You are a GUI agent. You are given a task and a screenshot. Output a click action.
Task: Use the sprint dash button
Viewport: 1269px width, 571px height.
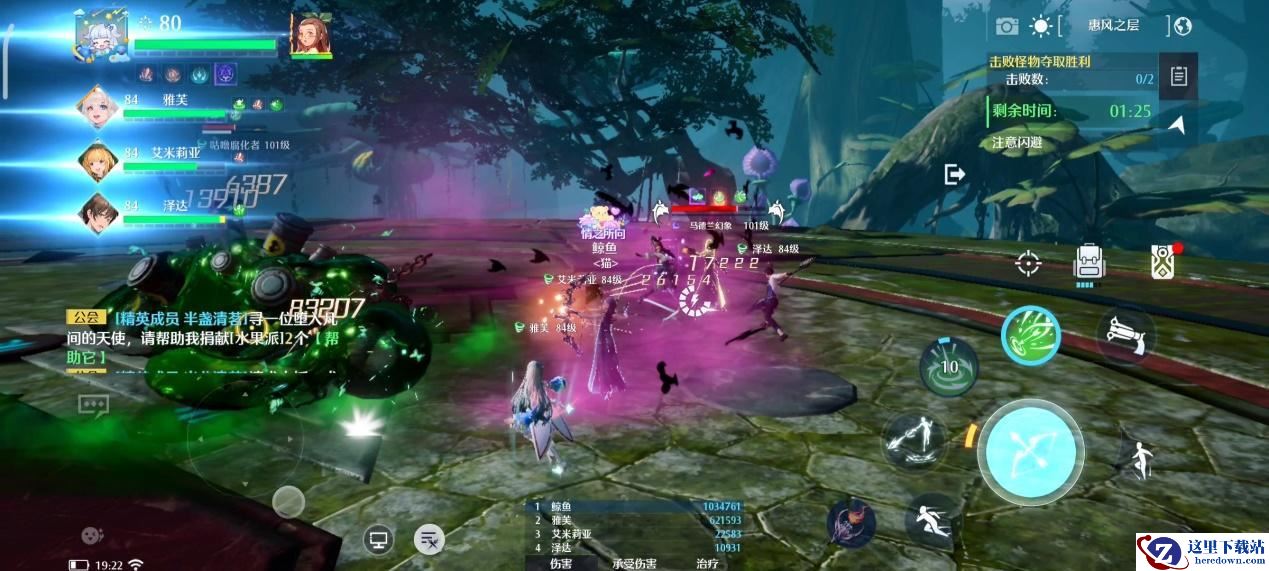click(933, 520)
